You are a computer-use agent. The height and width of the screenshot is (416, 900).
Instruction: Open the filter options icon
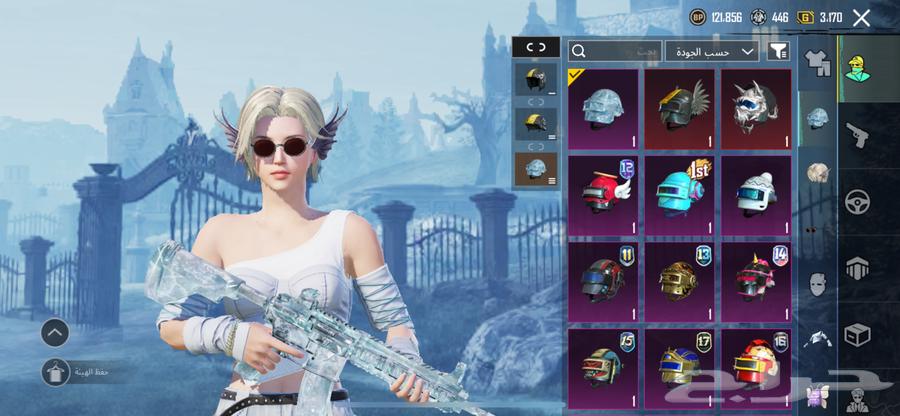(778, 51)
